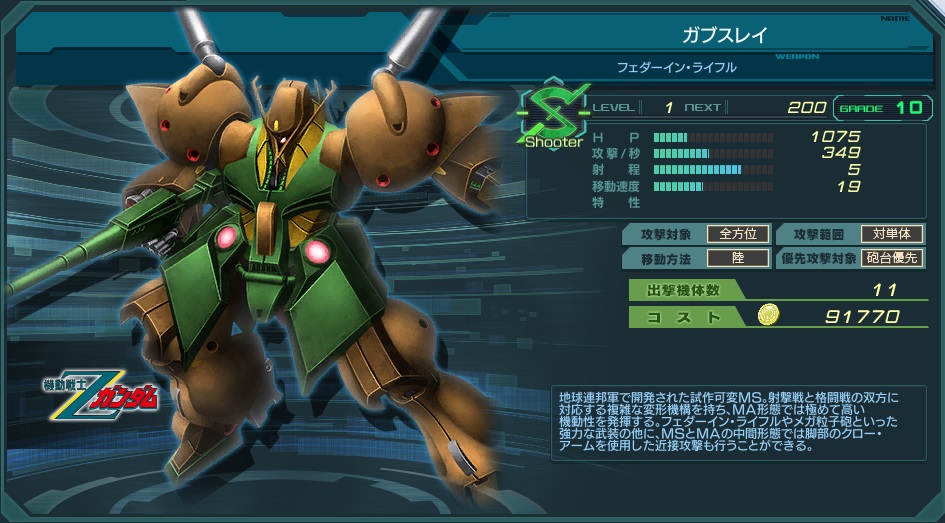This screenshot has width=945, height=523.
Task: Click the green Shooter type icon
Action: 553,112
